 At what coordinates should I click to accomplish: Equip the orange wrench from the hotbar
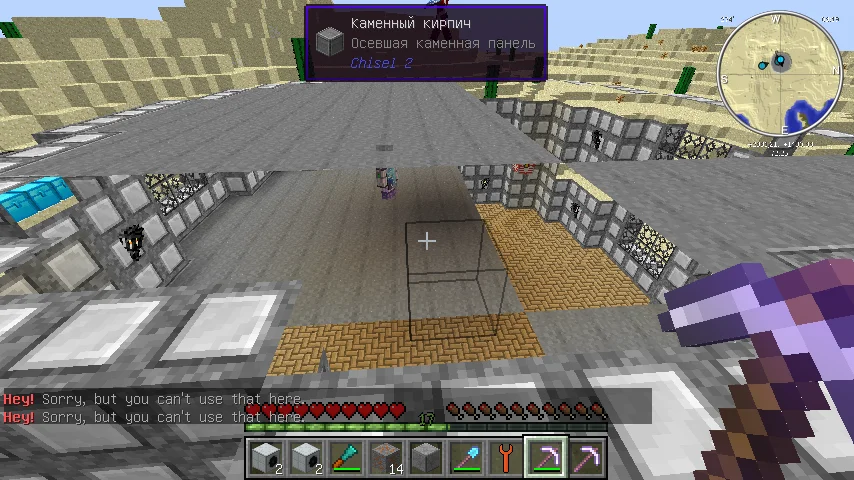[506, 459]
